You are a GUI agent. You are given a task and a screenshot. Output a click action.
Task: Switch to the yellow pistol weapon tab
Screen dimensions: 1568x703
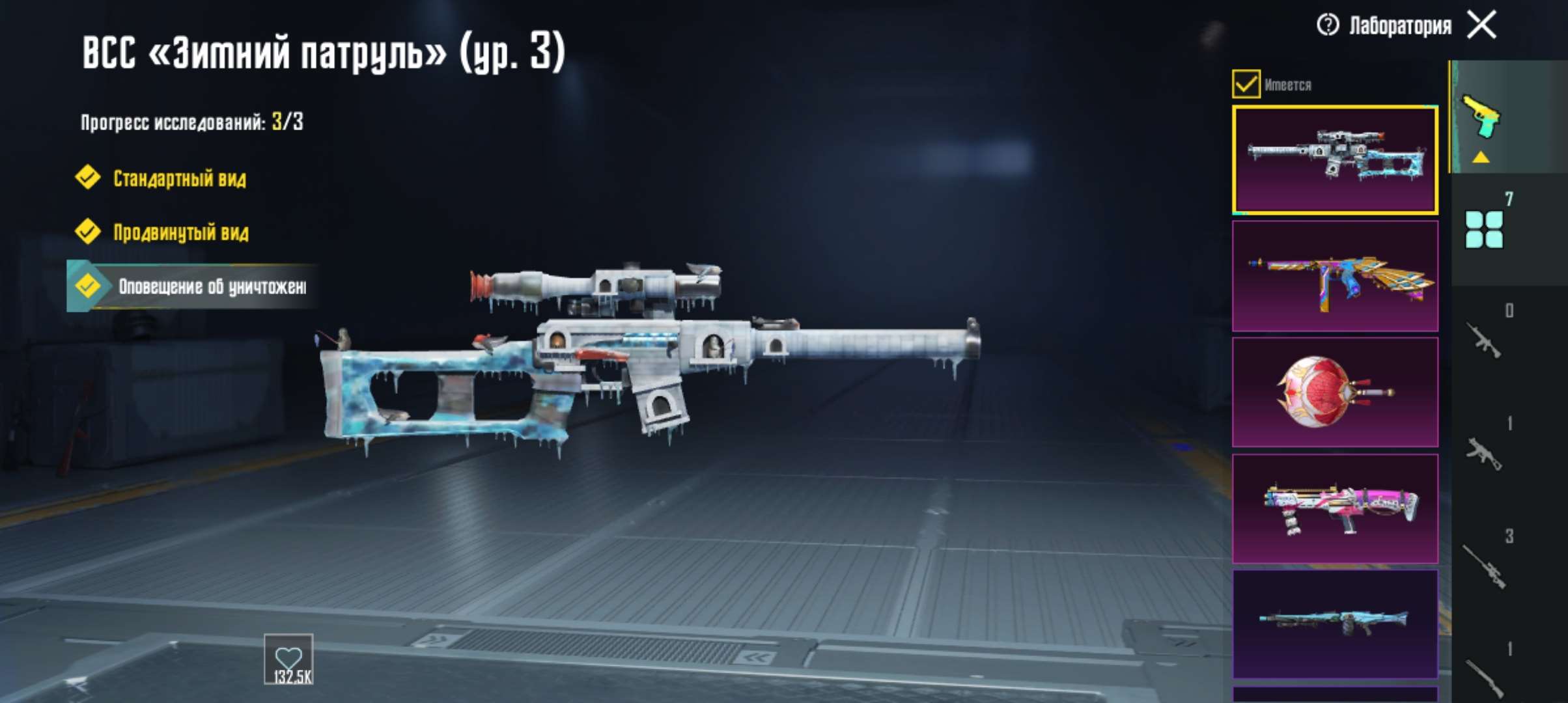[x=1481, y=117]
